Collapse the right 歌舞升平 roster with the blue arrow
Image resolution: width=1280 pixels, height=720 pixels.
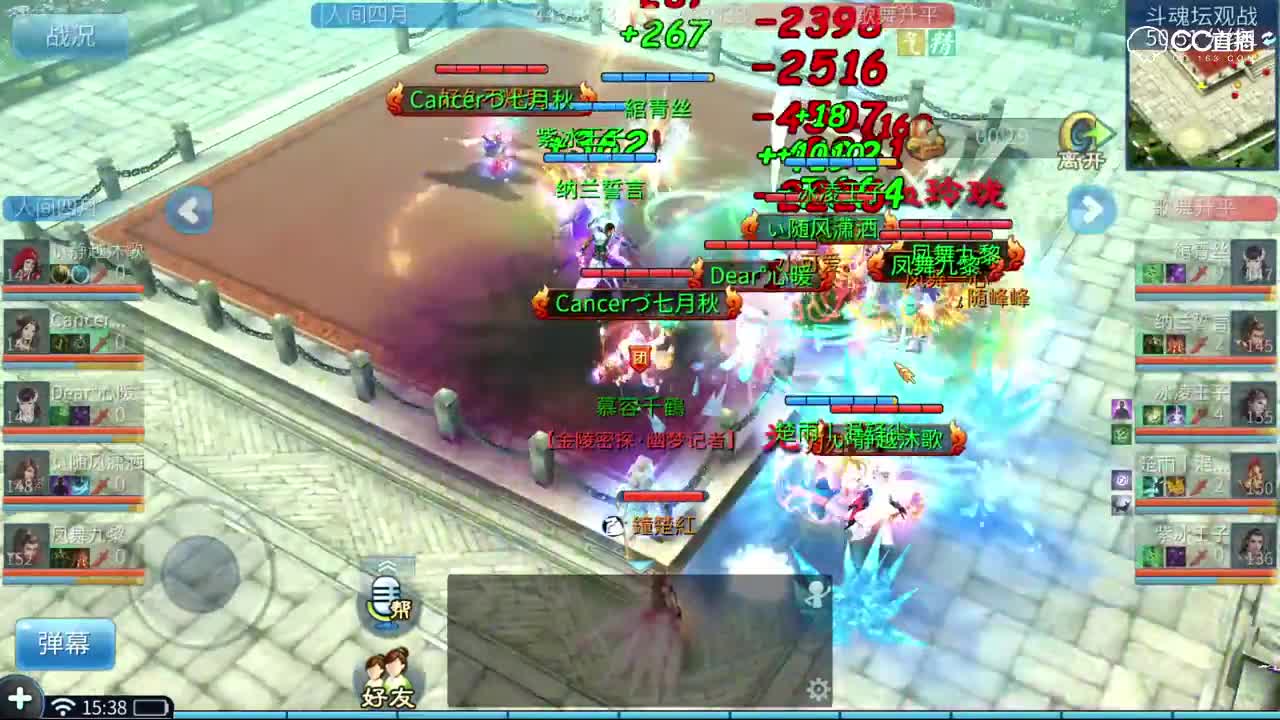point(1089,212)
